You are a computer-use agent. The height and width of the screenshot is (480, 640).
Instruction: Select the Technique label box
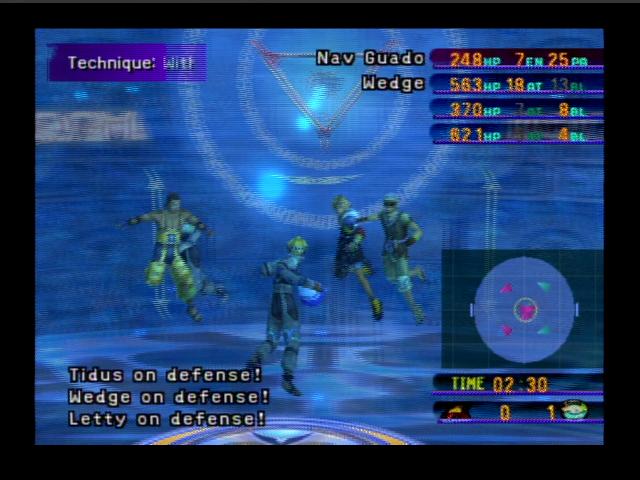point(127,63)
